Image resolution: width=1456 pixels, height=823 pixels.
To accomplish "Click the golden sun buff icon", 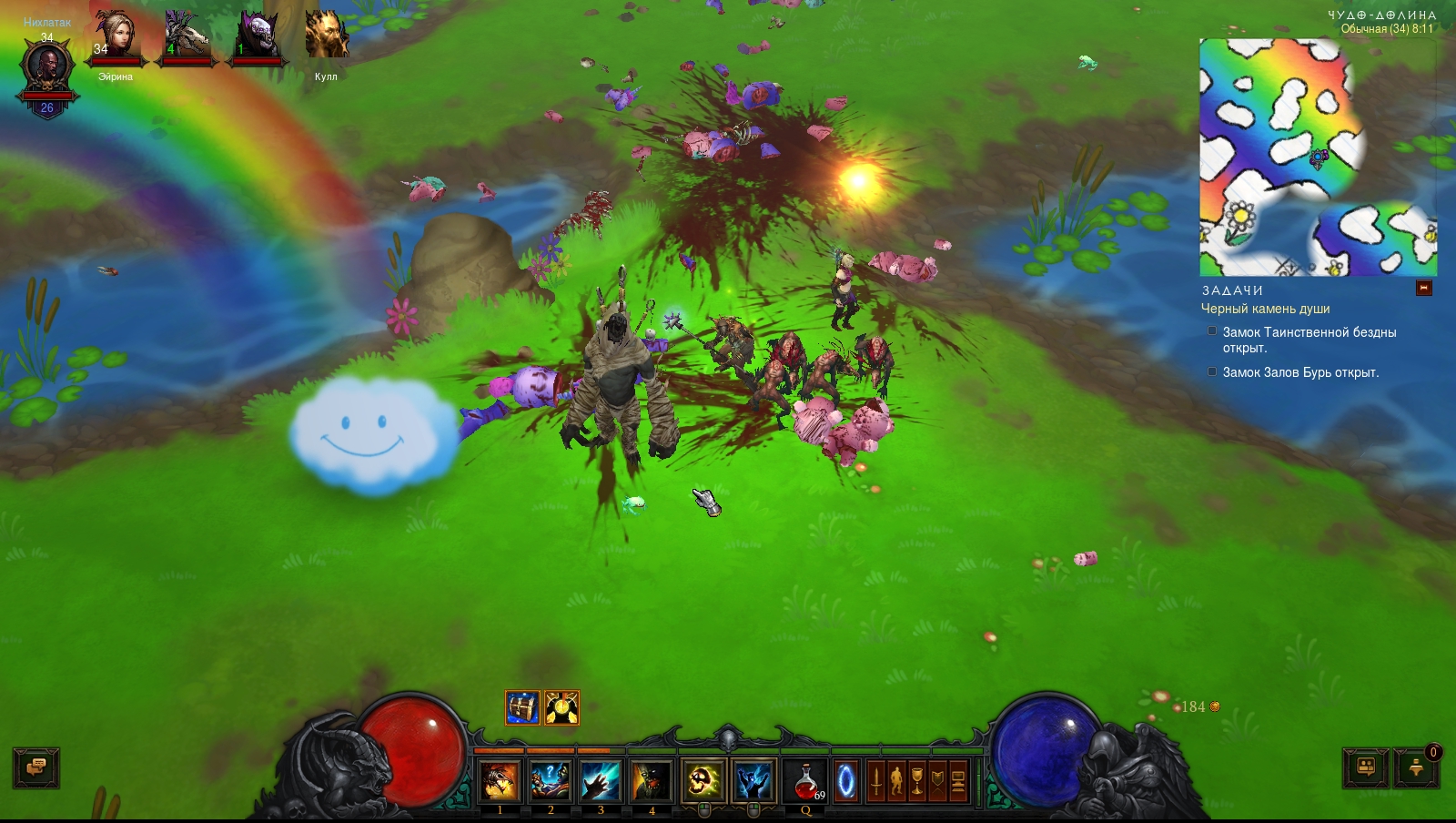I will coord(561,707).
